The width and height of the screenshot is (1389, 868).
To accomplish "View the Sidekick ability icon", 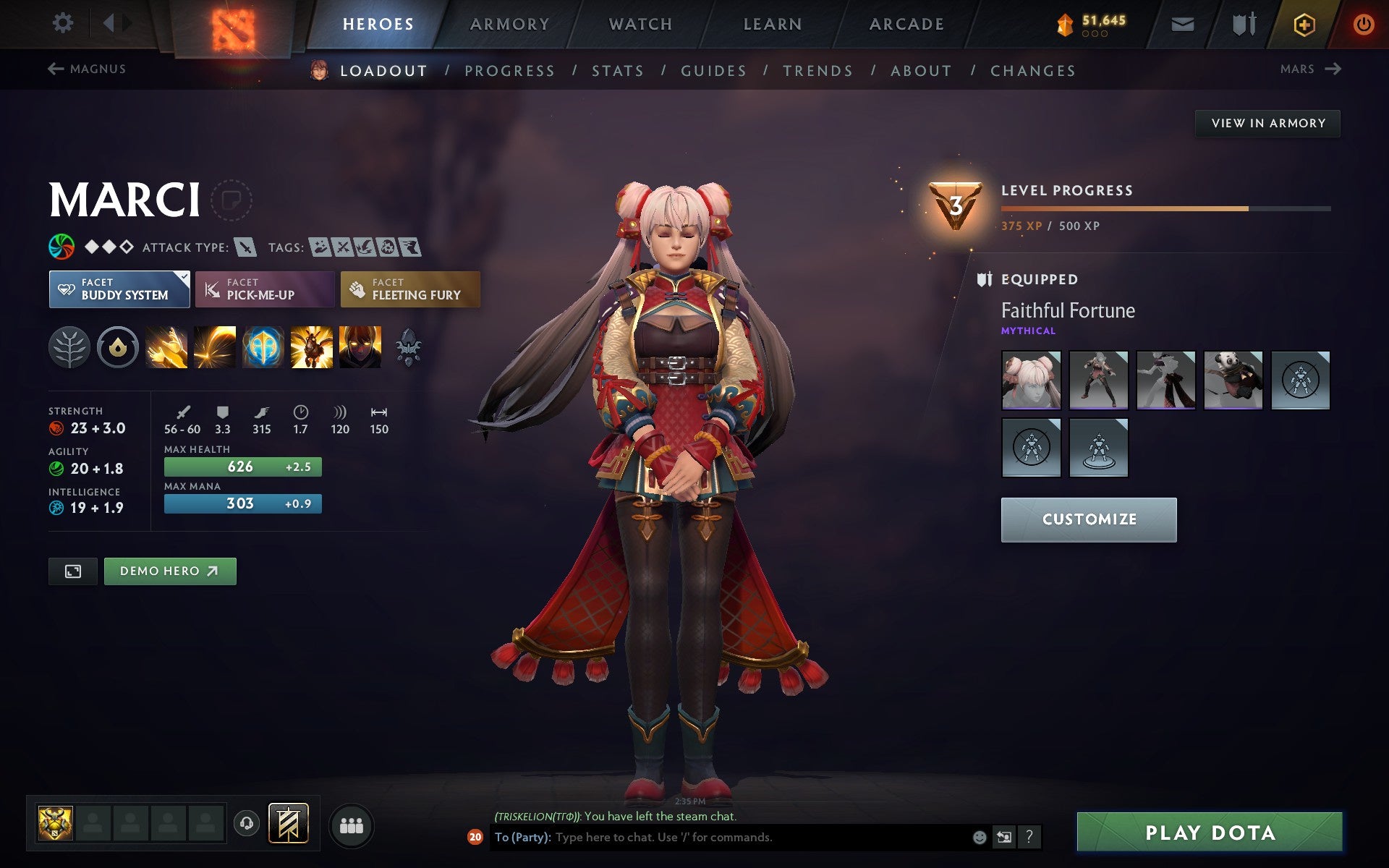I will [x=263, y=347].
